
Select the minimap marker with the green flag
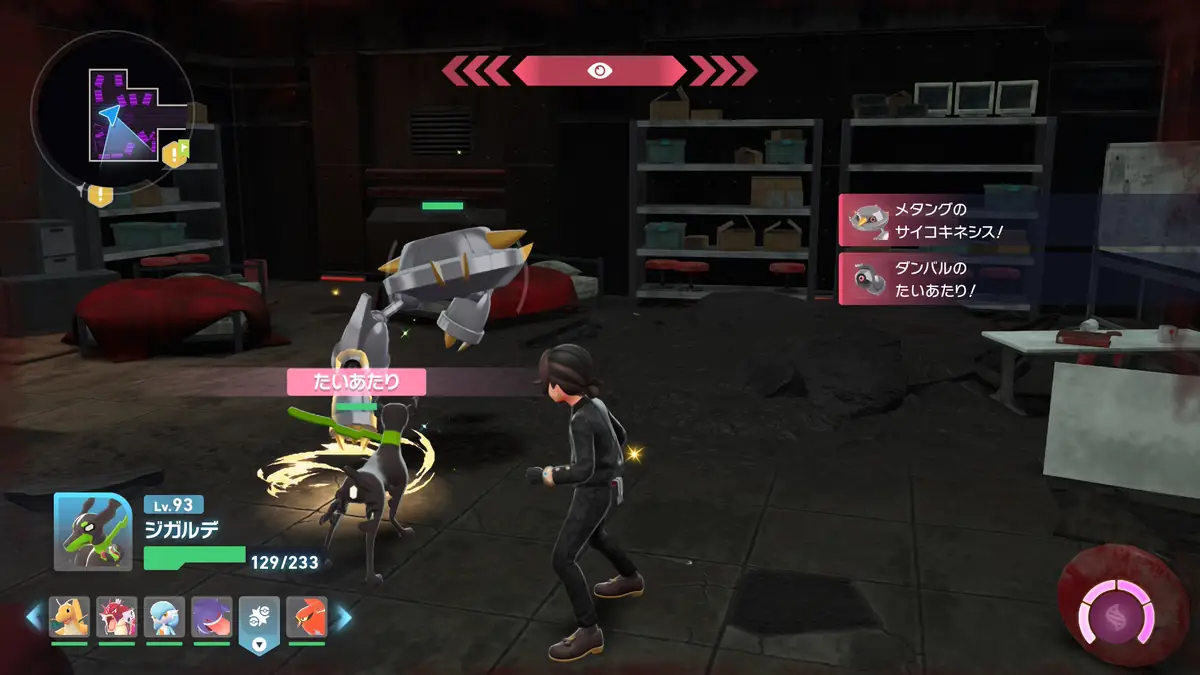(x=177, y=152)
